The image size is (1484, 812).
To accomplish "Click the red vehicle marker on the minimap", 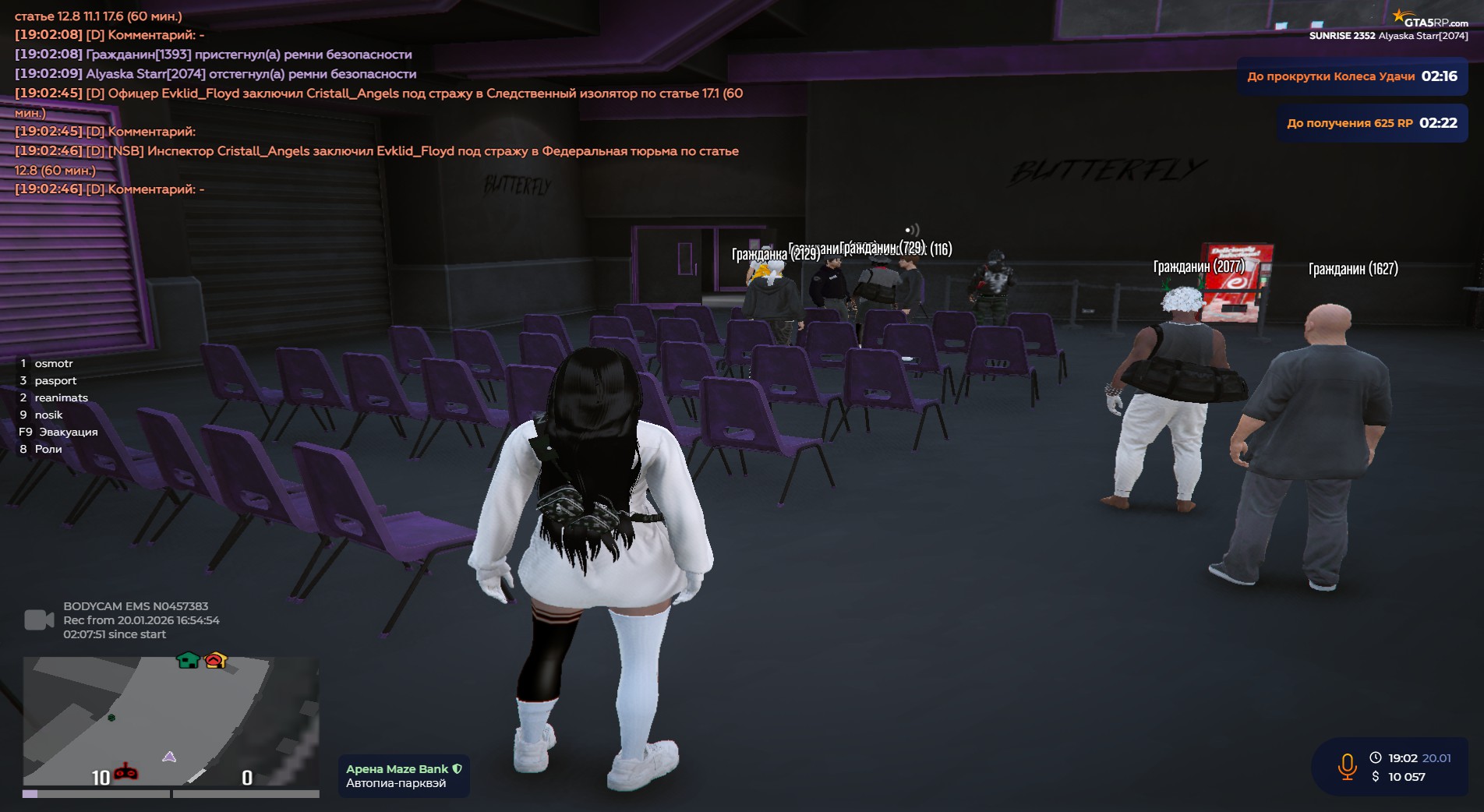I will click(x=125, y=772).
